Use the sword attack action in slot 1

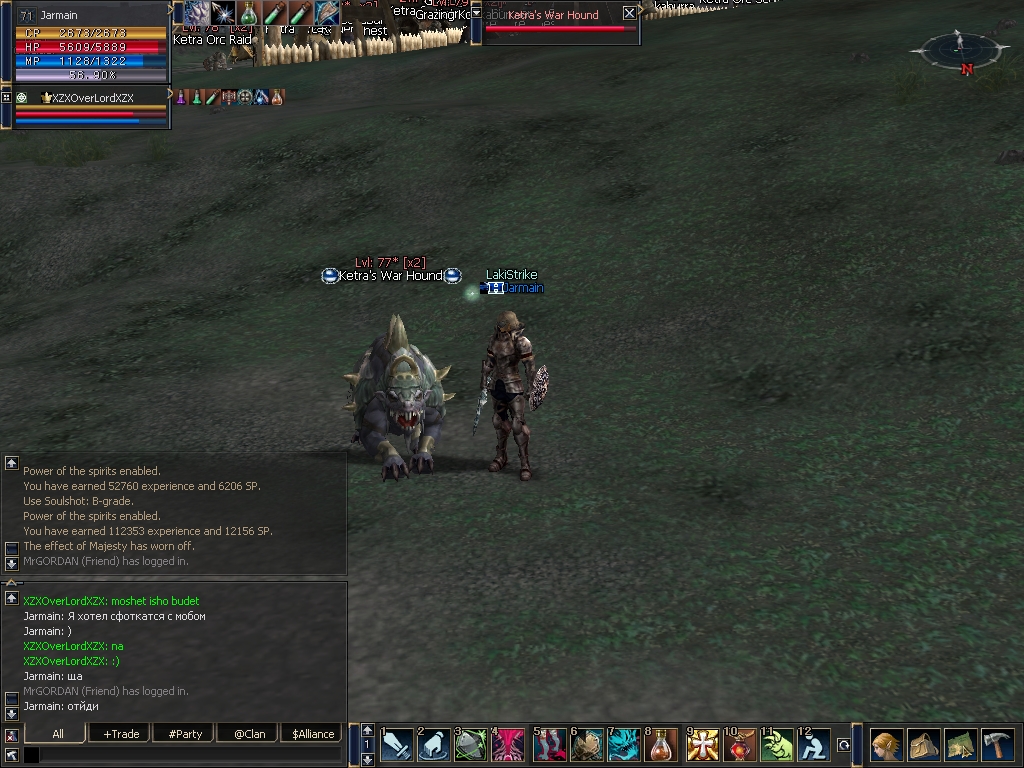coord(396,745)
